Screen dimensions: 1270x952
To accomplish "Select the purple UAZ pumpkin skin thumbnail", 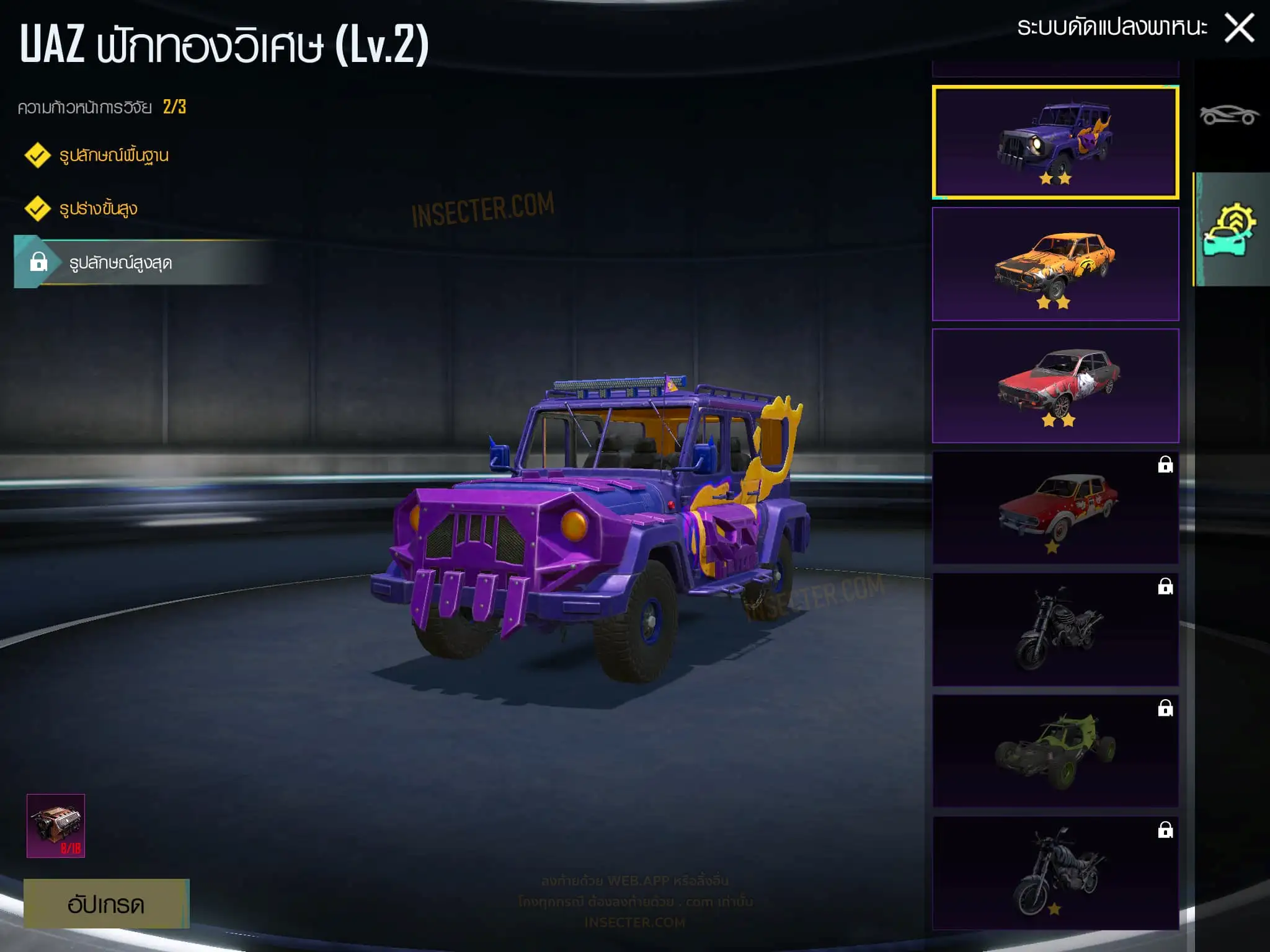I will tap(1055, 143).
